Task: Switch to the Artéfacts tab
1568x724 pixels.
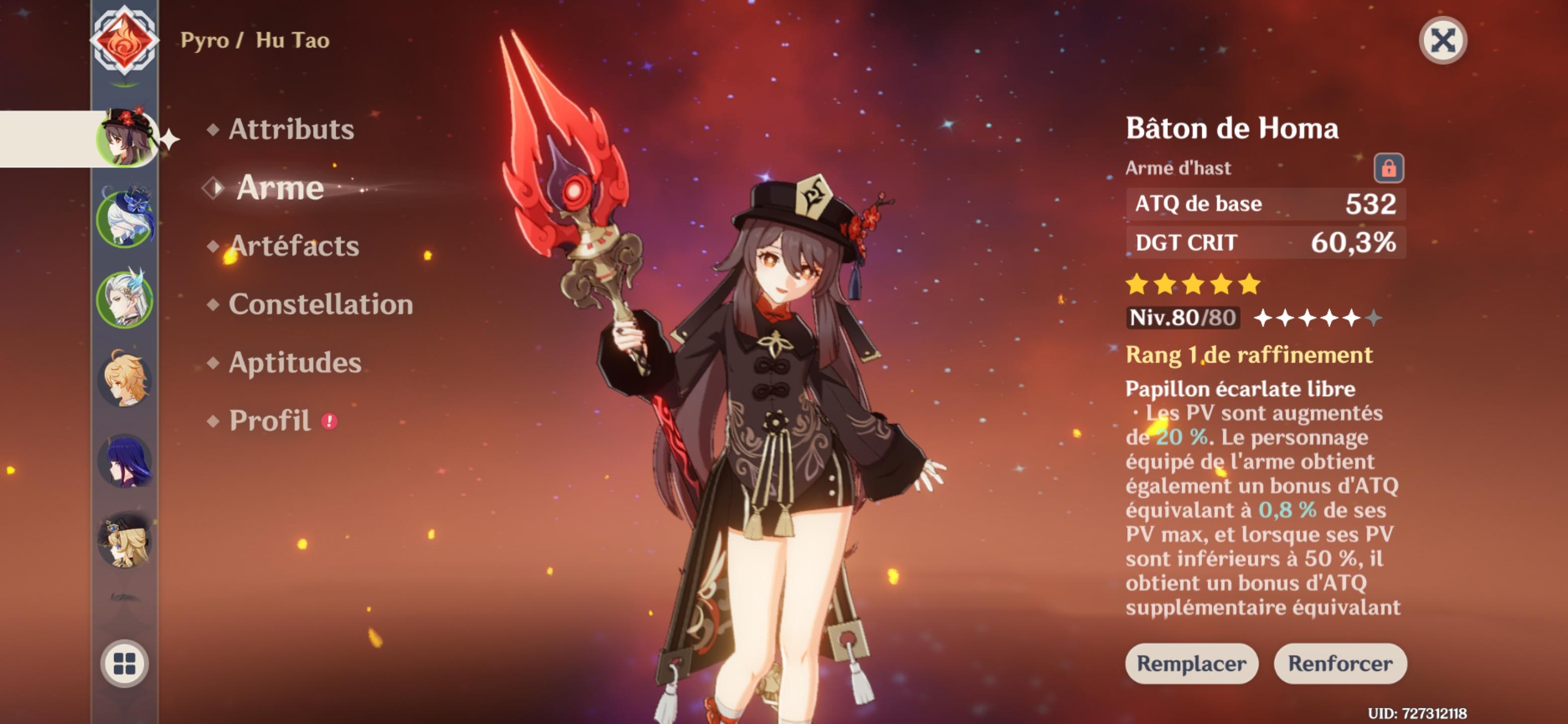Action: click(x=294, y=246)
